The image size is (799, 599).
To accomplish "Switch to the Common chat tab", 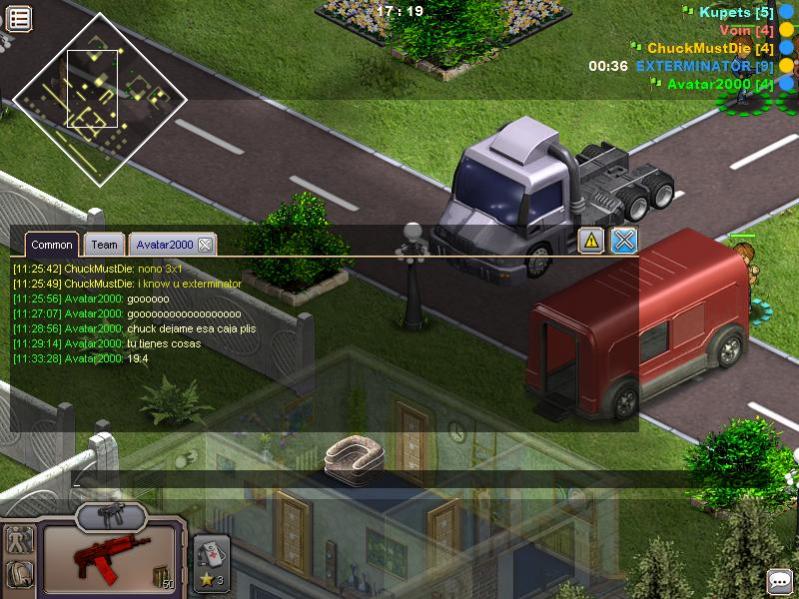I will tap(51, 245).
